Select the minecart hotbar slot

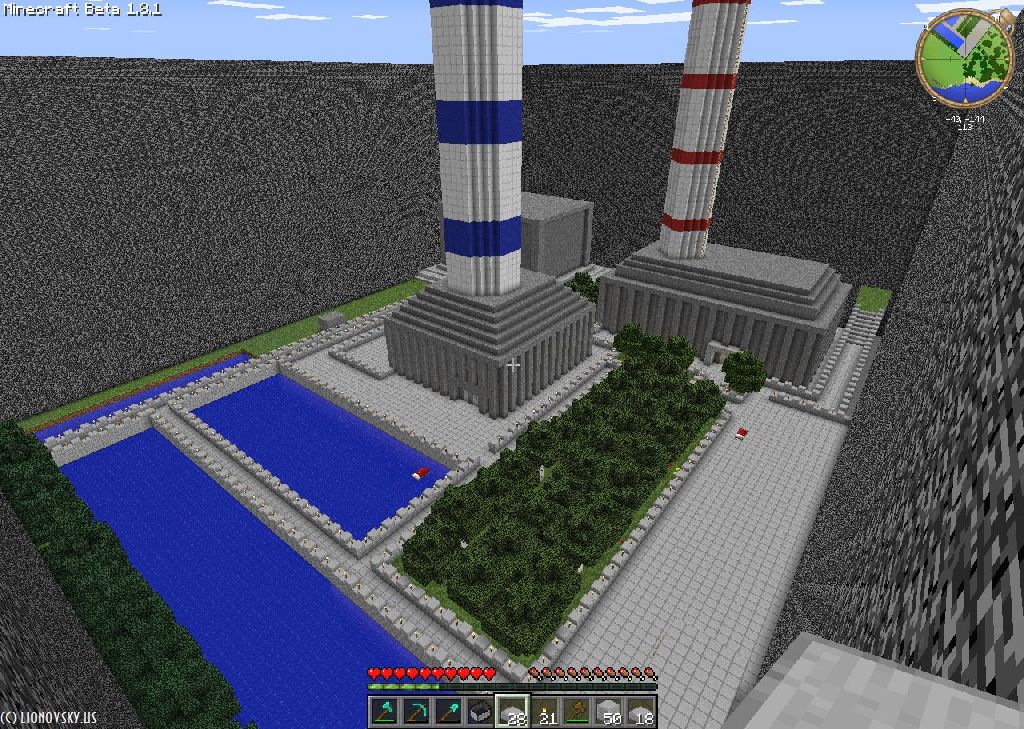click(480, 711)
